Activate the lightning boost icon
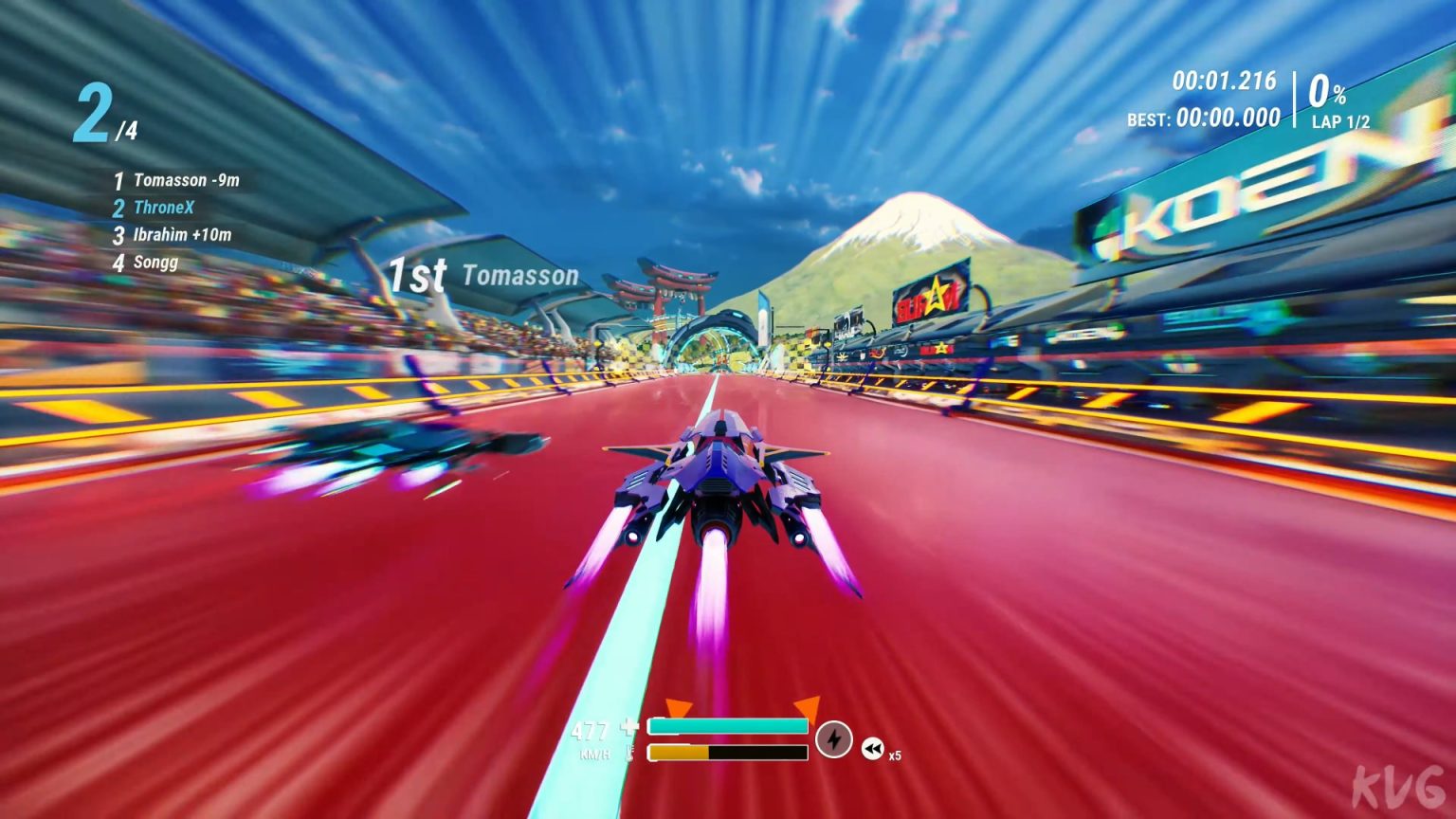 point(835,741)
